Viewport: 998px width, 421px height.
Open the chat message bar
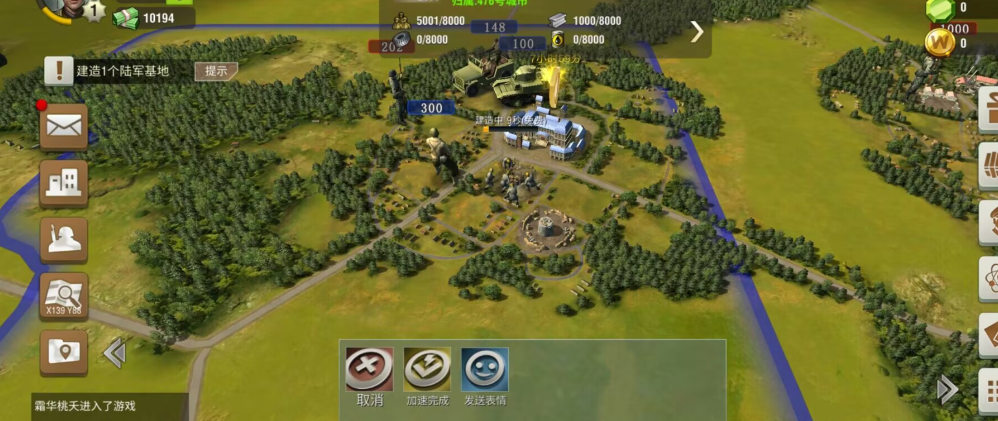(94, 406)
